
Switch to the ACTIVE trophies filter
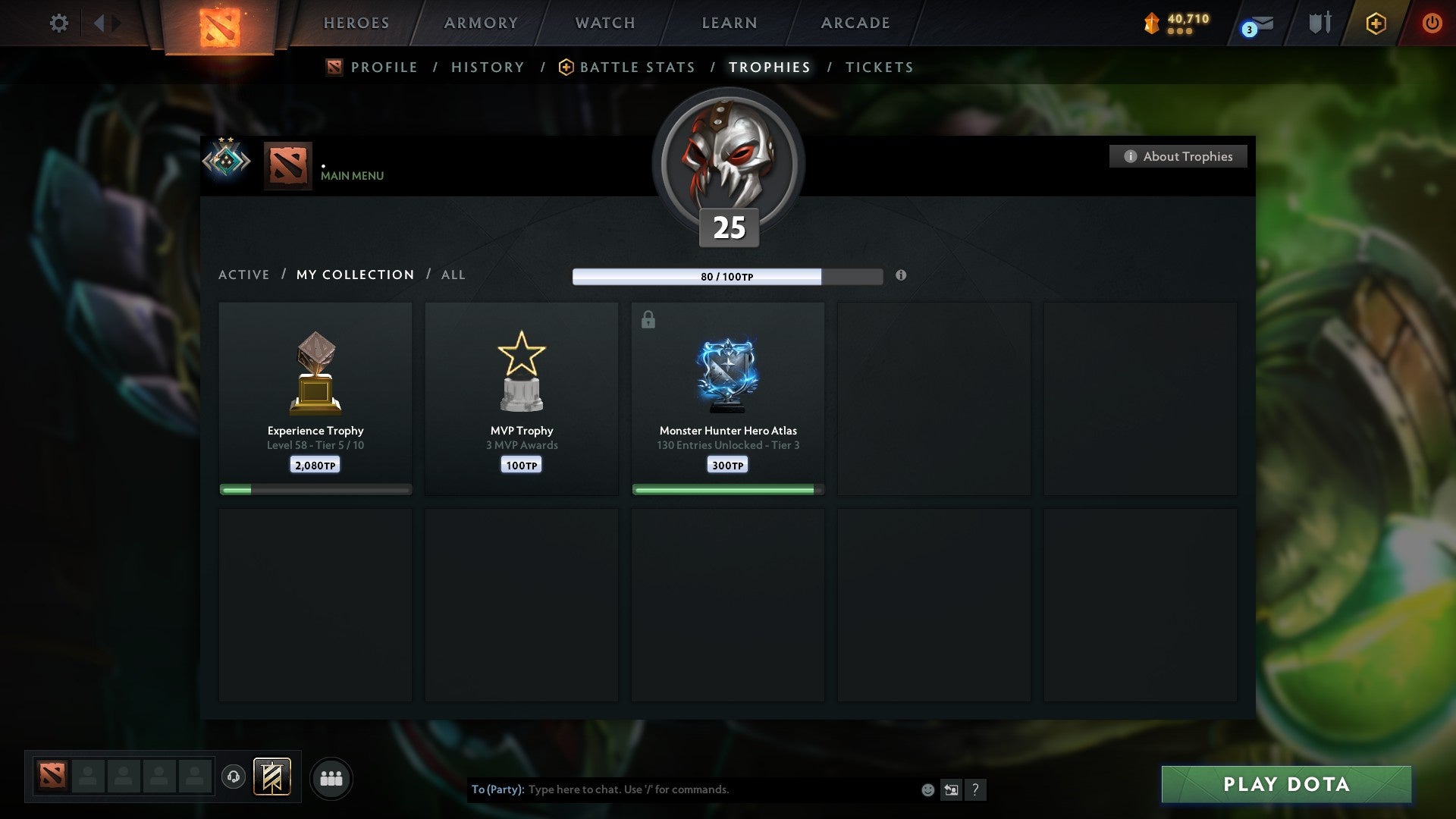click(243, 275)
